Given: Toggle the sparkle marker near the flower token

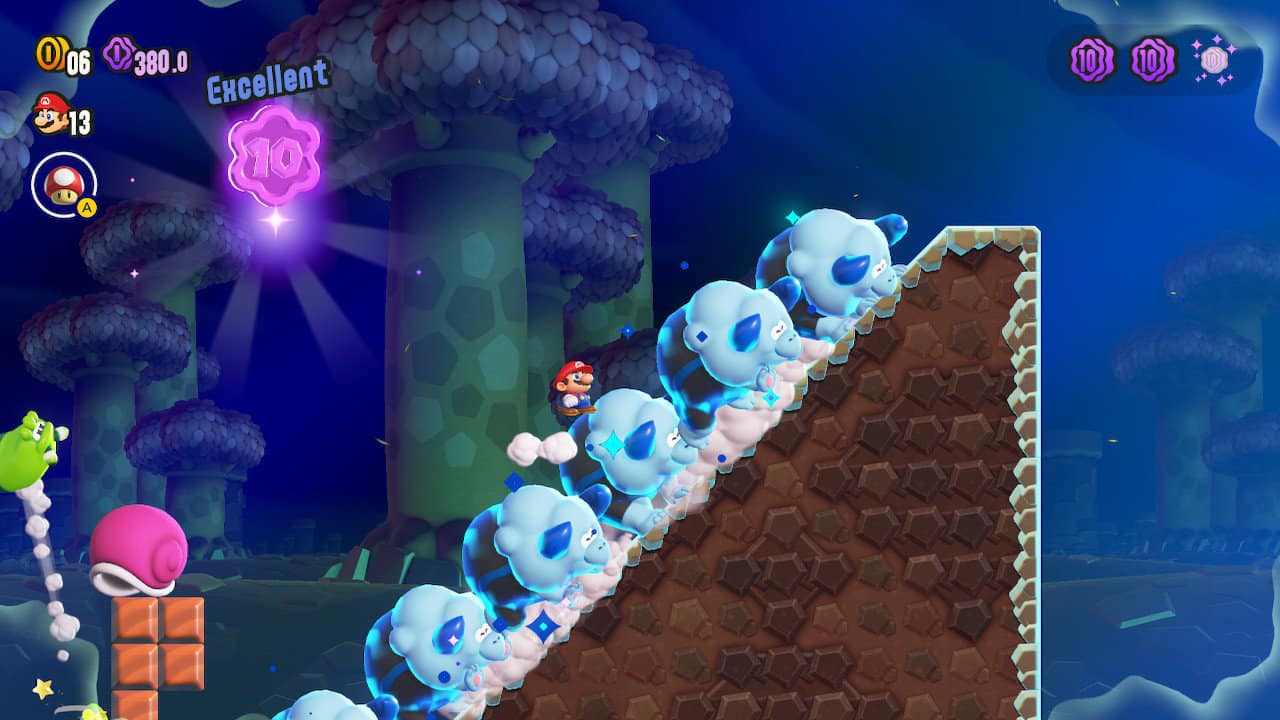Looking at the screenshot, I should point(275,218).
